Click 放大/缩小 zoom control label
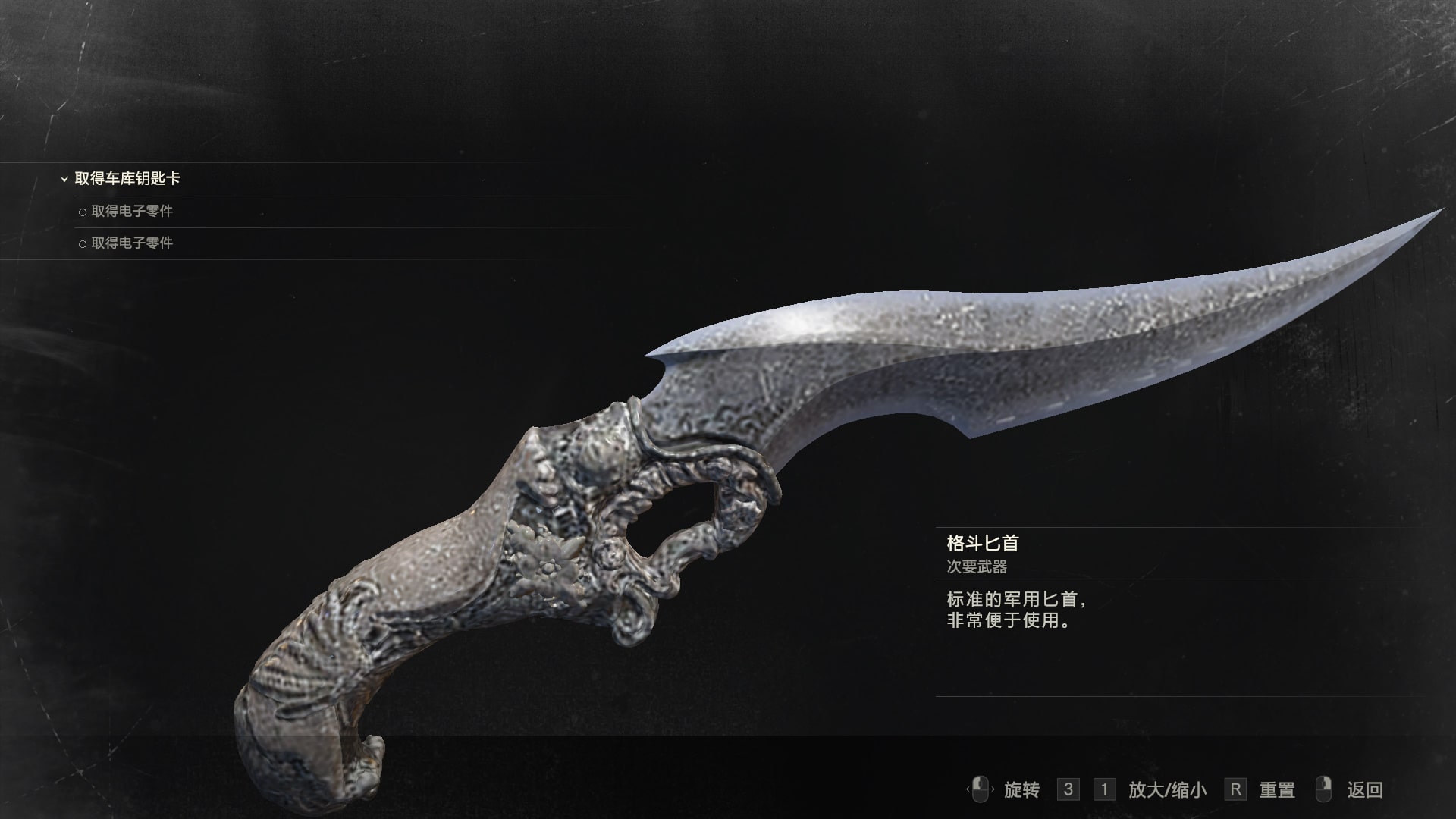Image resolution: width=1456 pixels, height=819 pixels. click(x=1167, y=790)
